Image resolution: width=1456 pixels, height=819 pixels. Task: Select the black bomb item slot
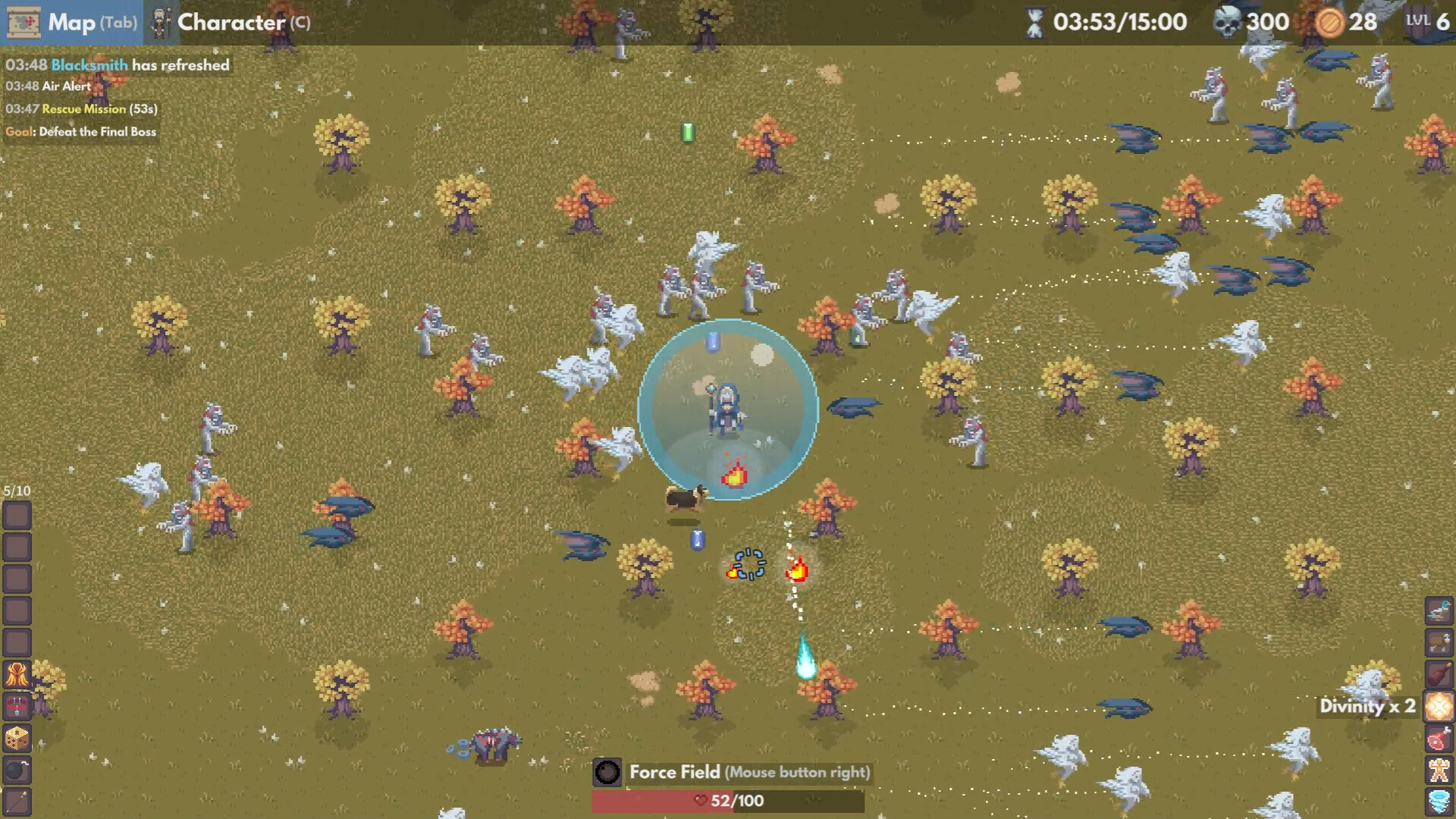tap(17, 770)
